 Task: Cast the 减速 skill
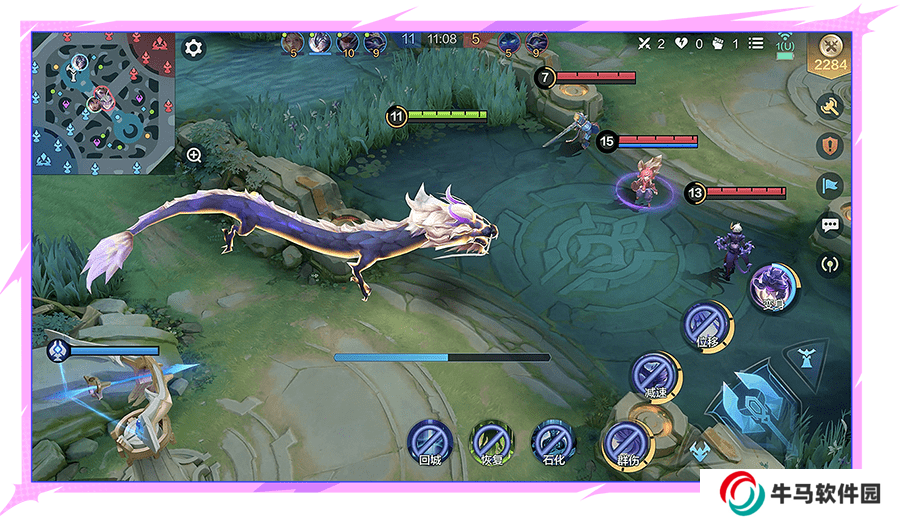point(655,375)
